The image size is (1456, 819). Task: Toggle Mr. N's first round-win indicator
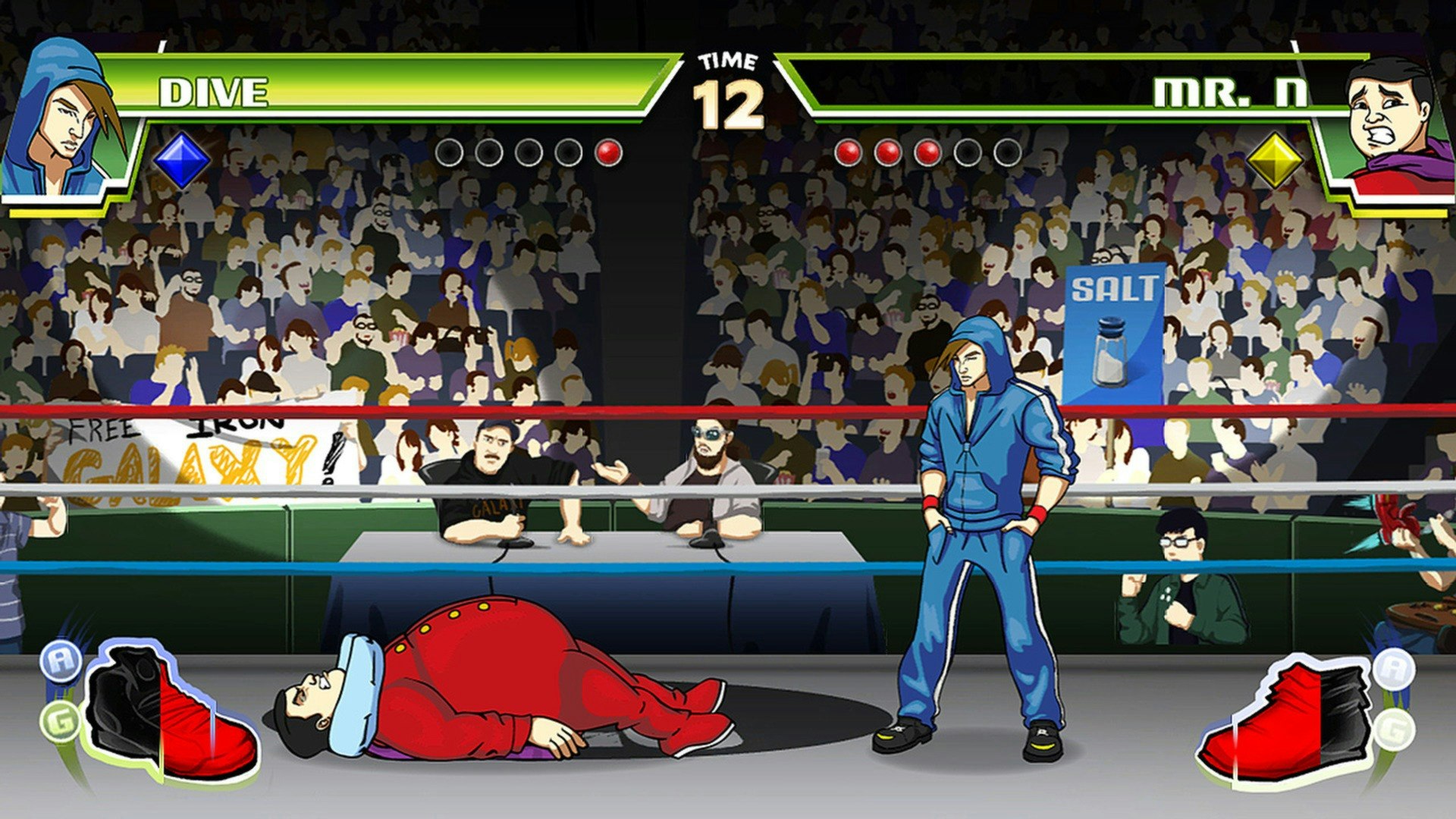[x=849, y=150]
